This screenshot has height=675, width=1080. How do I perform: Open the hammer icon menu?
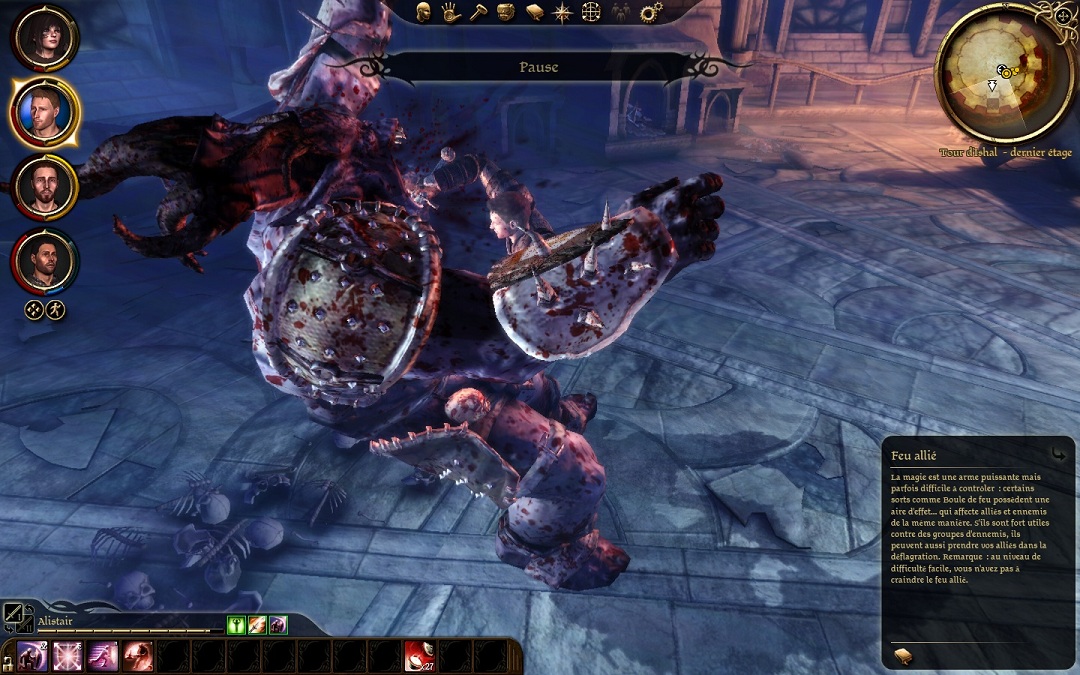pyautogui.click(x=478, y=13)
